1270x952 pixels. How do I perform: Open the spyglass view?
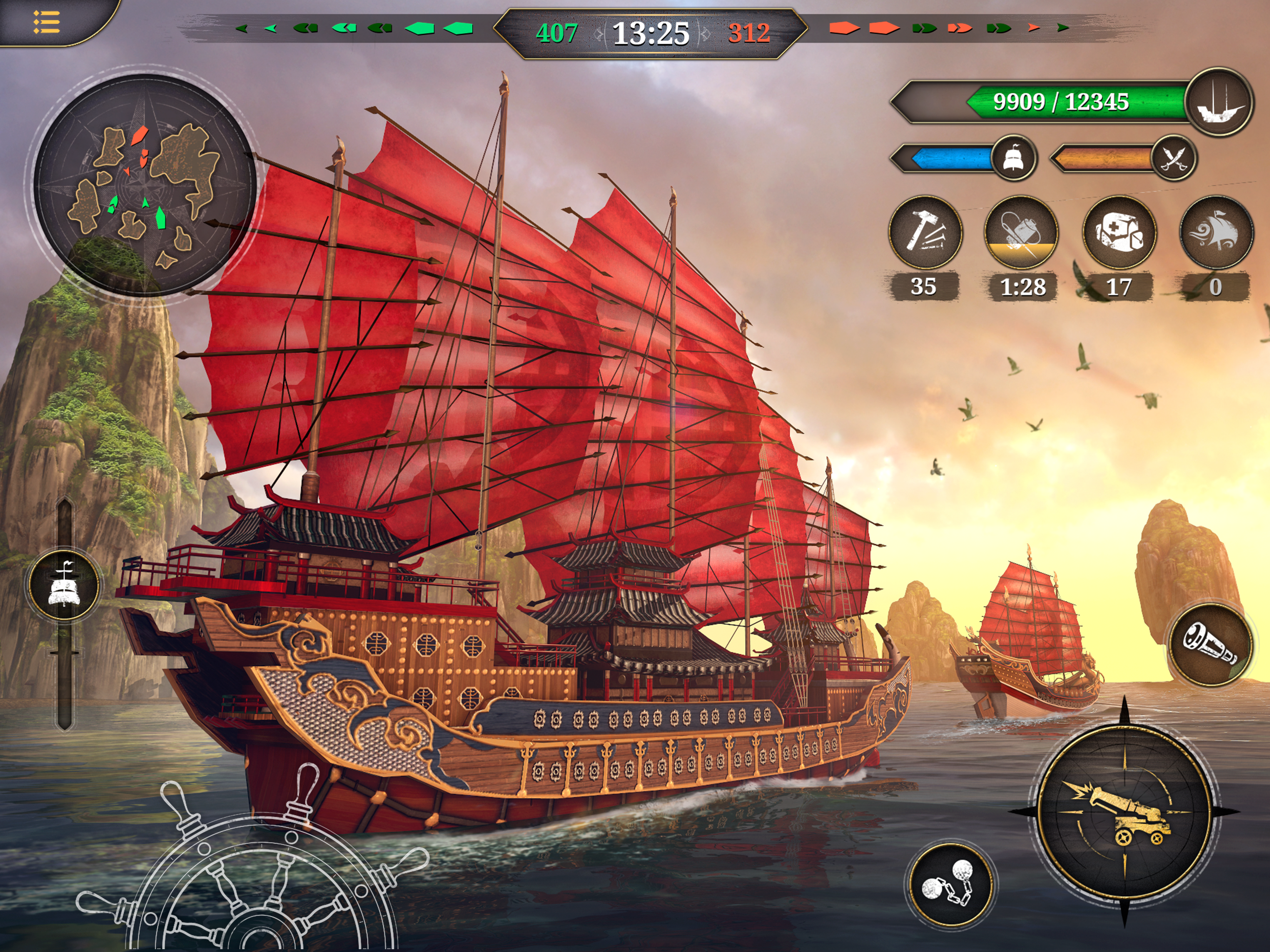pyautogui.click(x=1210, y=645)
